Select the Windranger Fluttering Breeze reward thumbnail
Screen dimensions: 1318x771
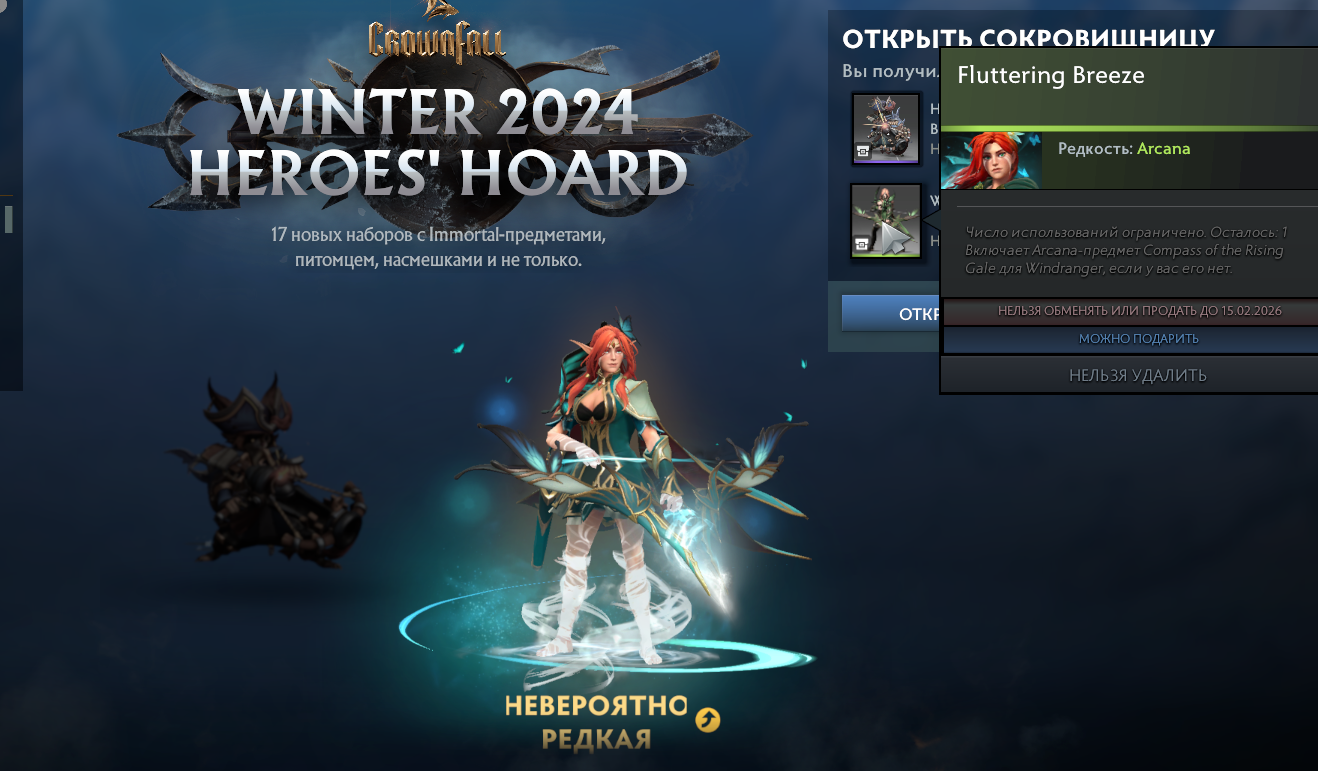click(886, 221)
